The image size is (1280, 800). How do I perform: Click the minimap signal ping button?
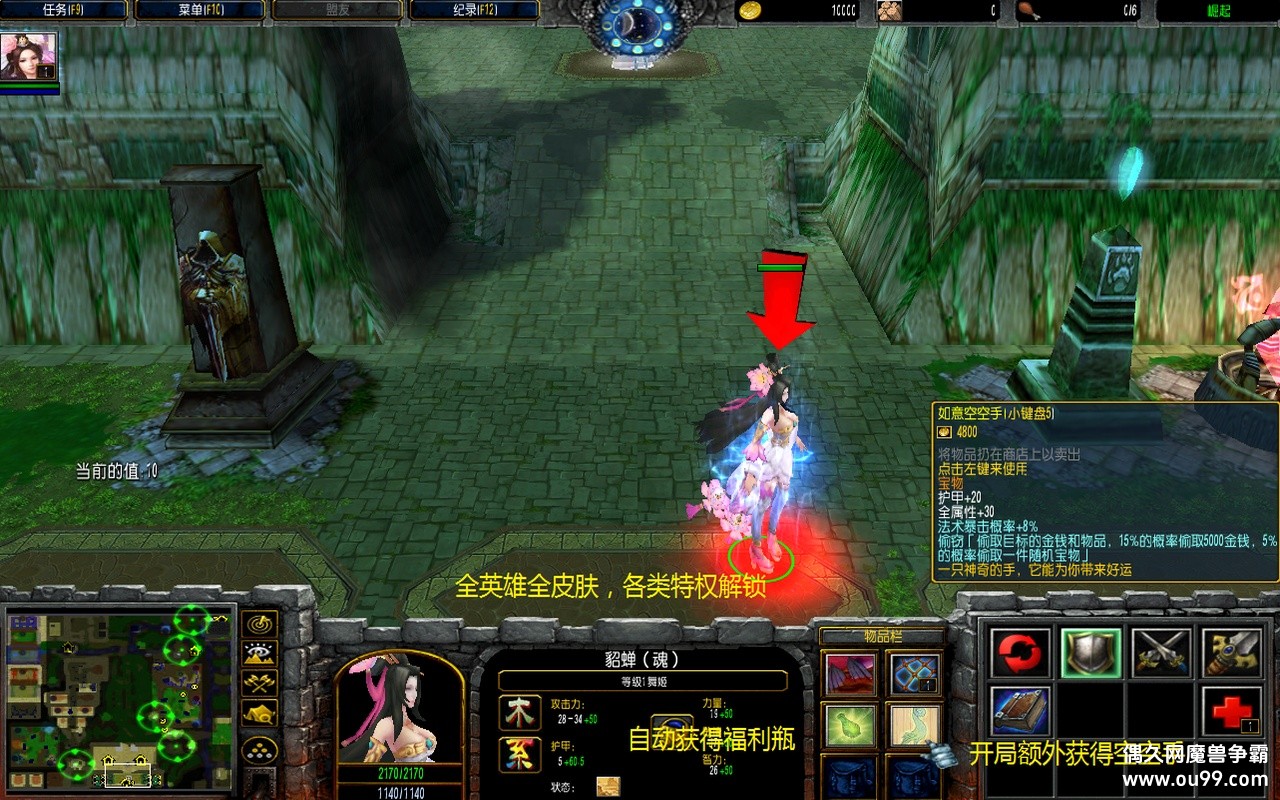261,625
